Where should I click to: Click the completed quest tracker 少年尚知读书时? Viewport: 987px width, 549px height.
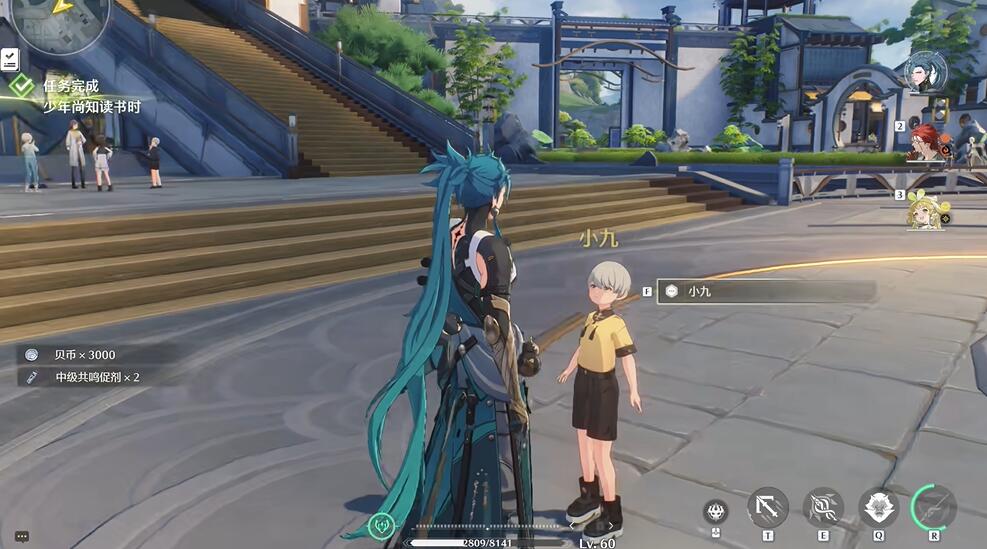tap(90, 98)
